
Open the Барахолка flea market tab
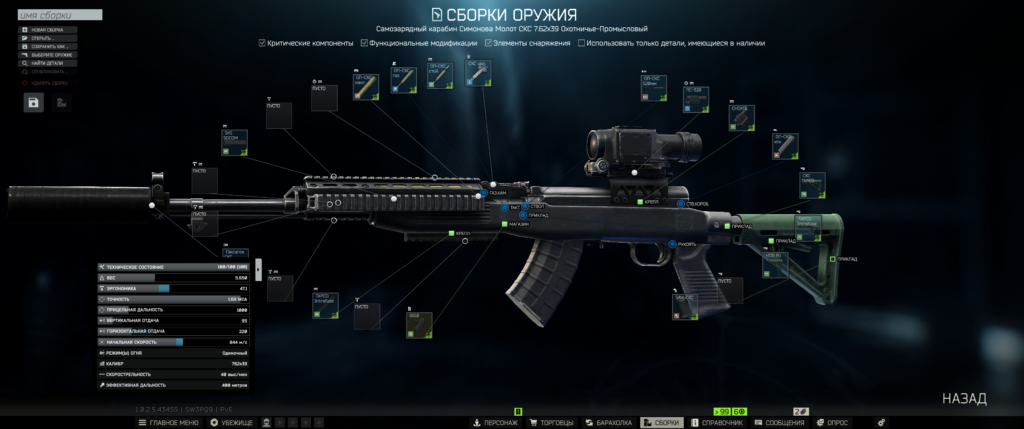(x=609, y=423)
